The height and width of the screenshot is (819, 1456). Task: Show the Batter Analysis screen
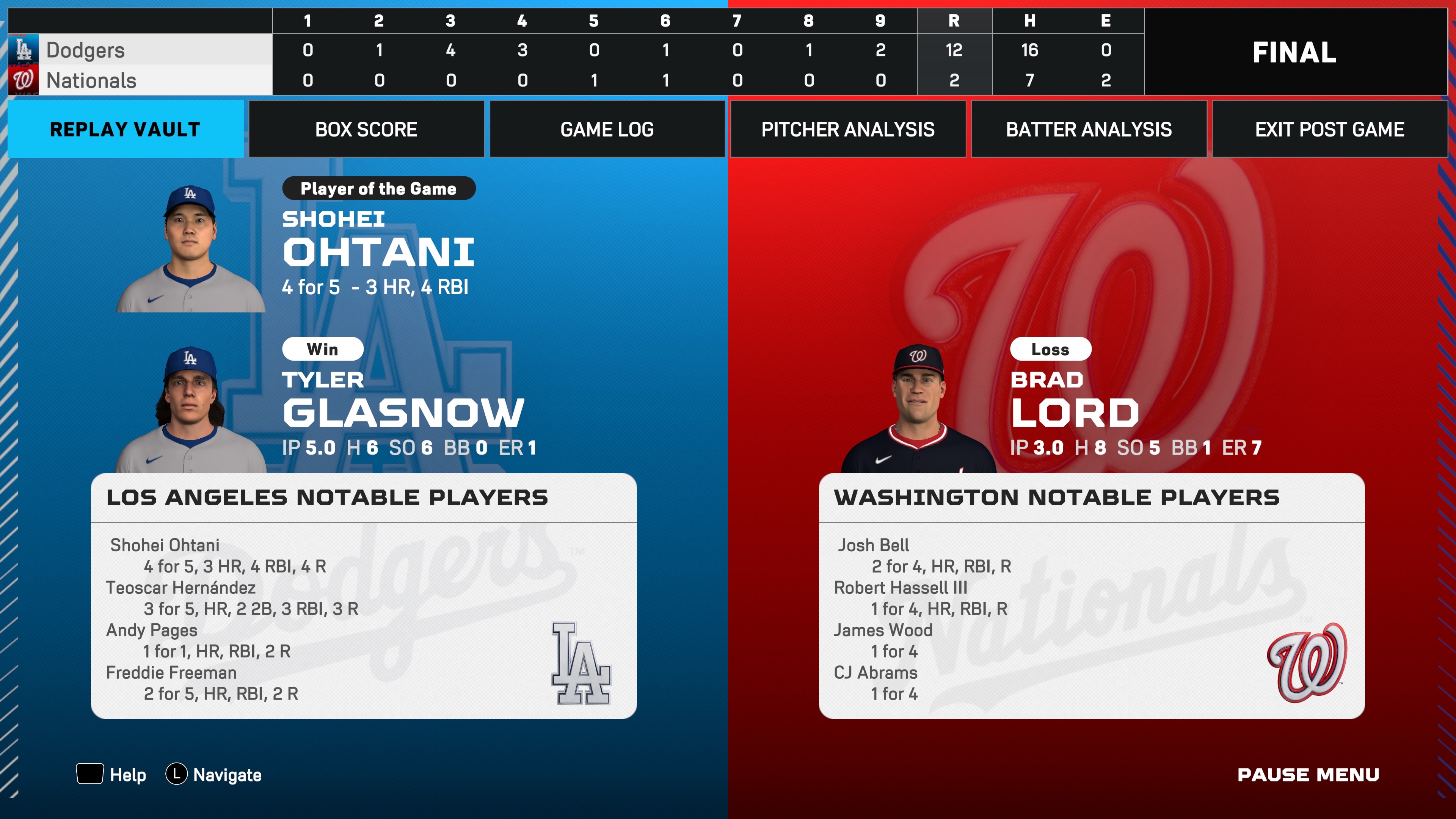click(1089, 129)
